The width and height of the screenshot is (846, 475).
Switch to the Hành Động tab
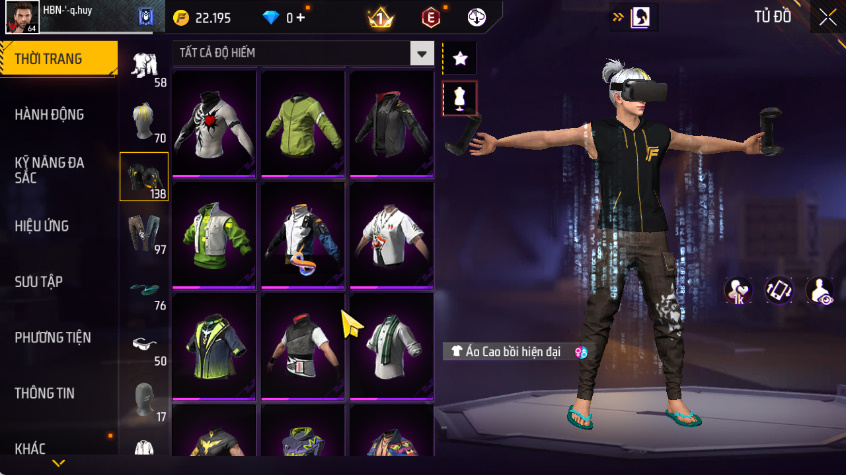coord(49,115)
